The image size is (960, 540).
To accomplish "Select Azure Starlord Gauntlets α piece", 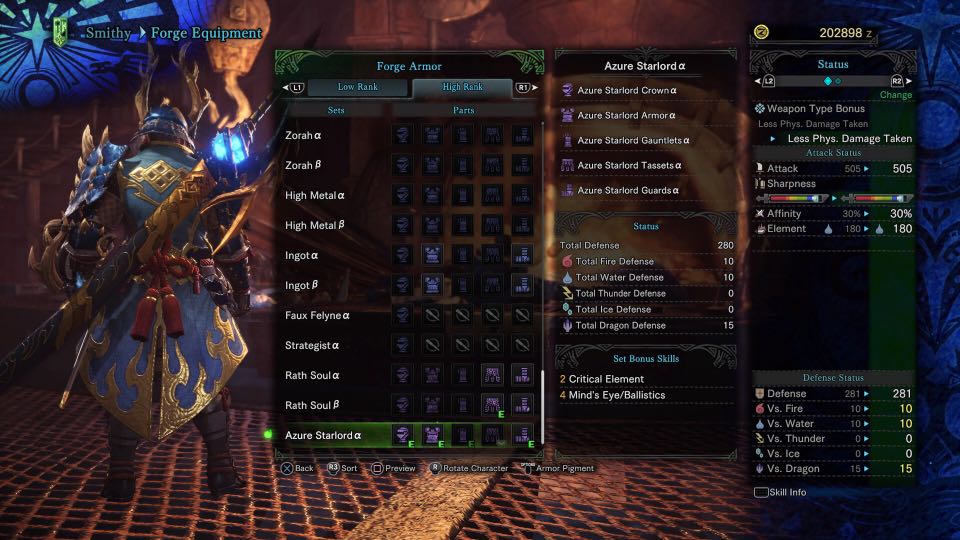I will pyautogui.click(x=633, y=140).
